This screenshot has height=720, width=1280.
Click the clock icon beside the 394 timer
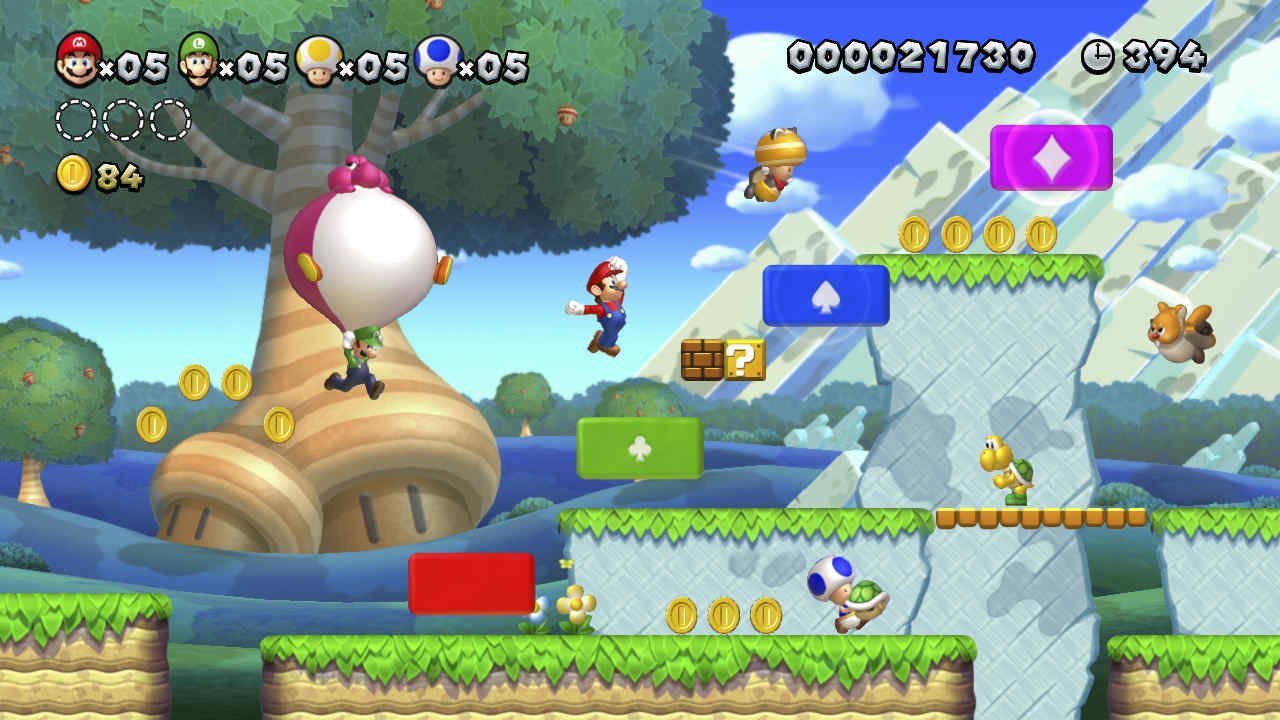click(x=1100, y=57)
